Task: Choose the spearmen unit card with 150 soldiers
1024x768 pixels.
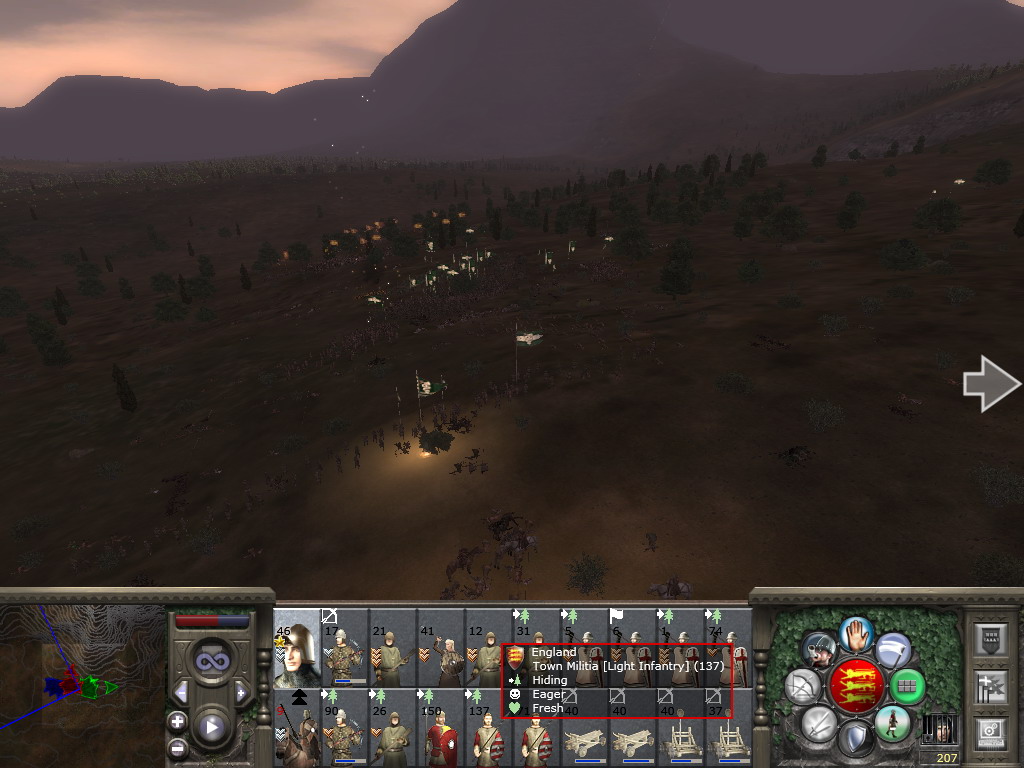Action: [440, 728]
